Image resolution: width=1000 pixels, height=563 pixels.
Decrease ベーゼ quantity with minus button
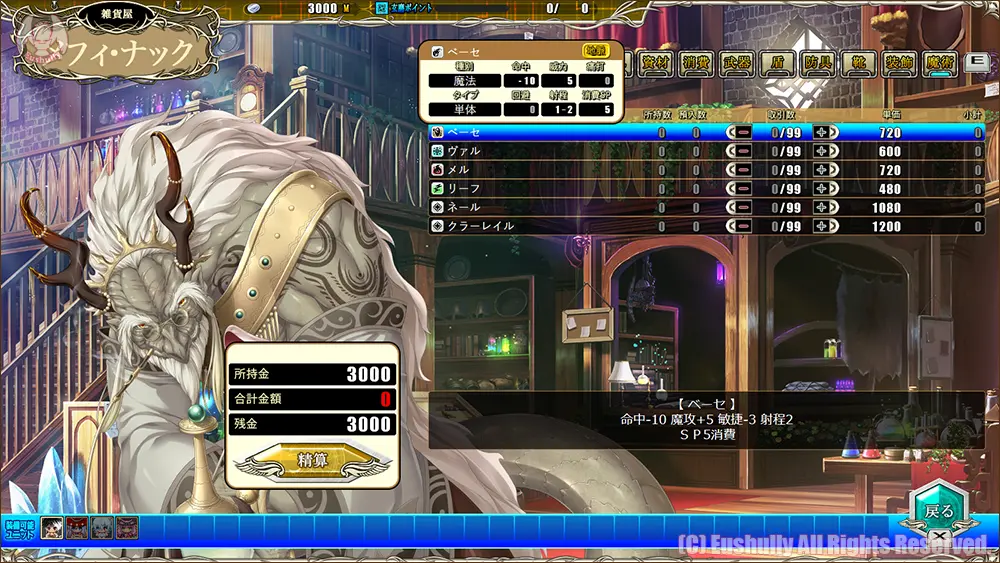click(x=743, y=132)
